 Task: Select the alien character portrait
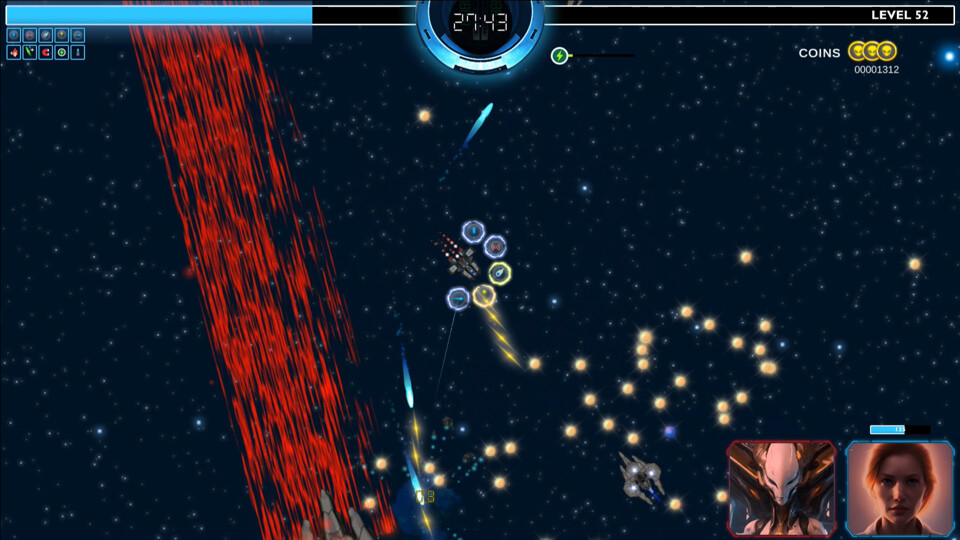(x=782, y=488)
